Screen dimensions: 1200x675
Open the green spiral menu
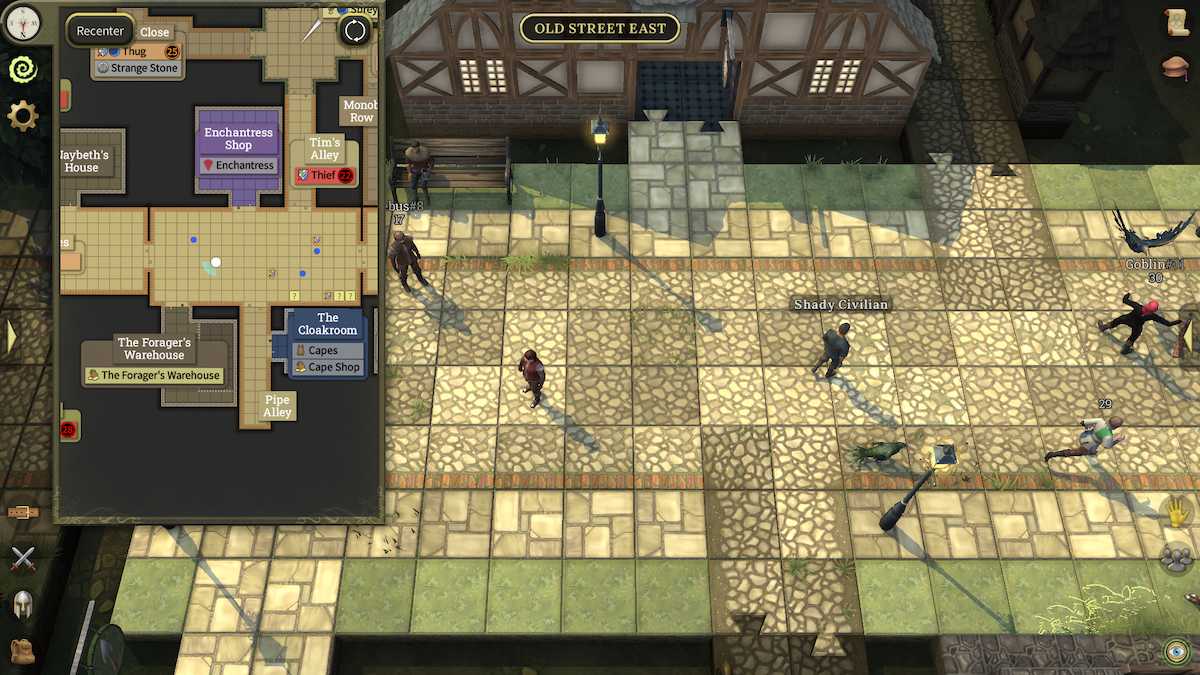pos(22,68)
